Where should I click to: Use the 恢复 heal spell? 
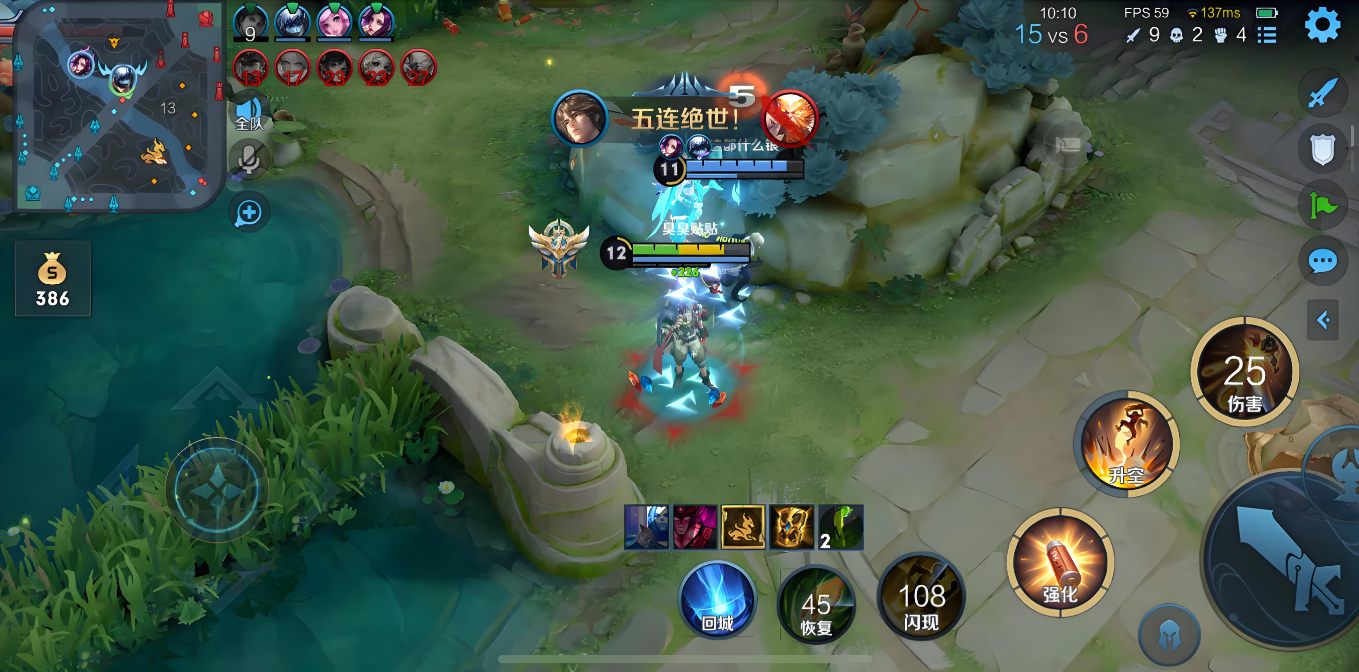tap(816, 604)
